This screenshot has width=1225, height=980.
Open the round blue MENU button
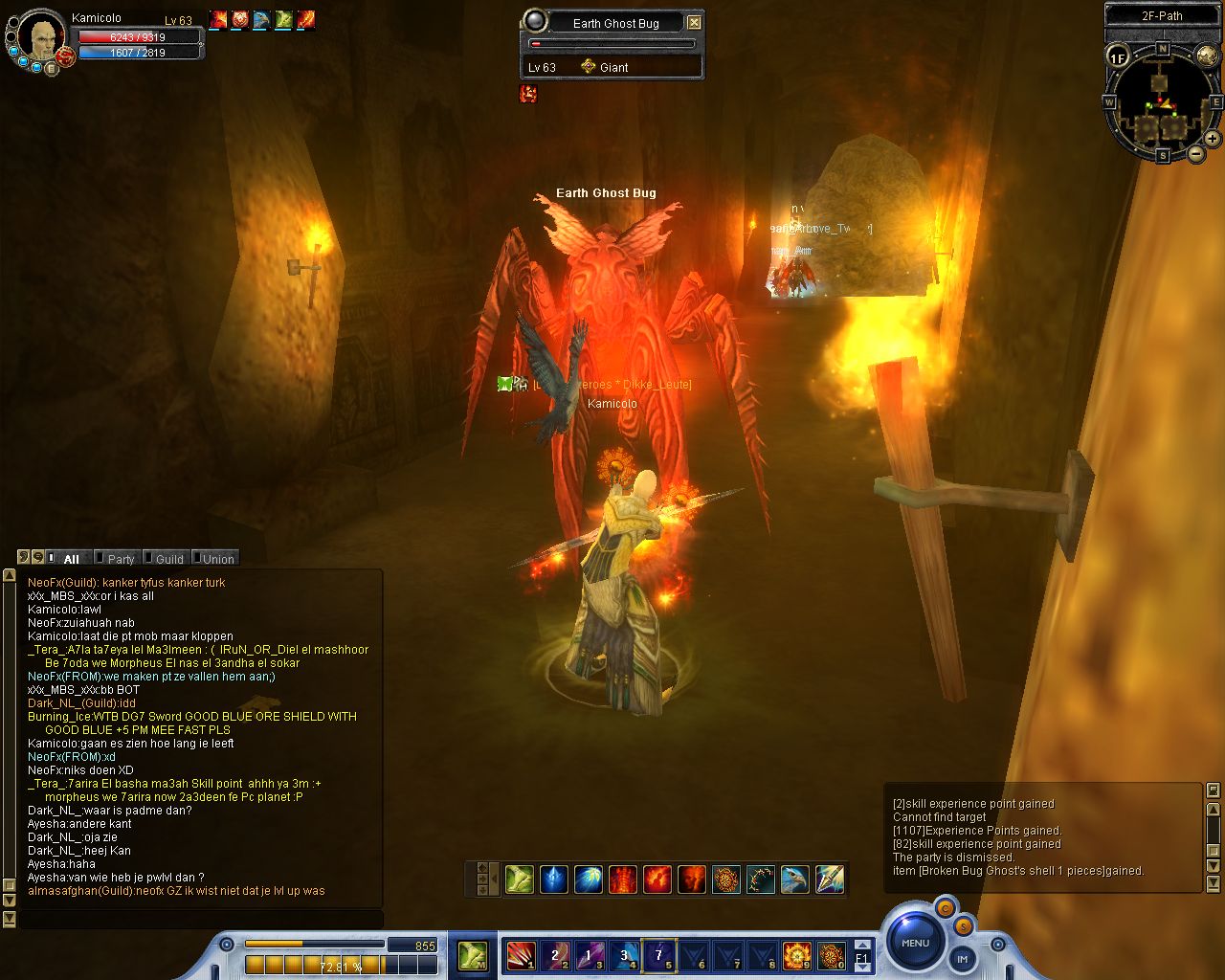point(915,942)
